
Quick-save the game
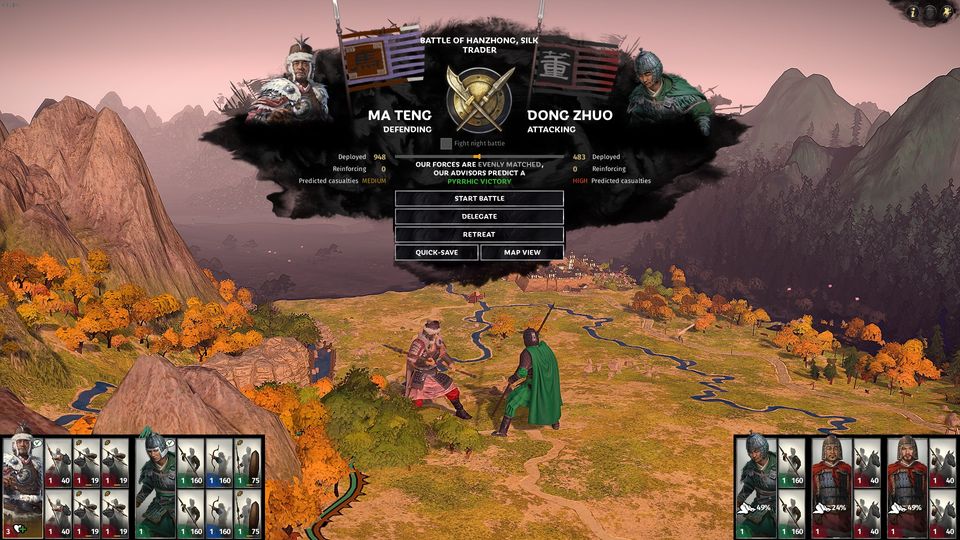coord(436,252)
